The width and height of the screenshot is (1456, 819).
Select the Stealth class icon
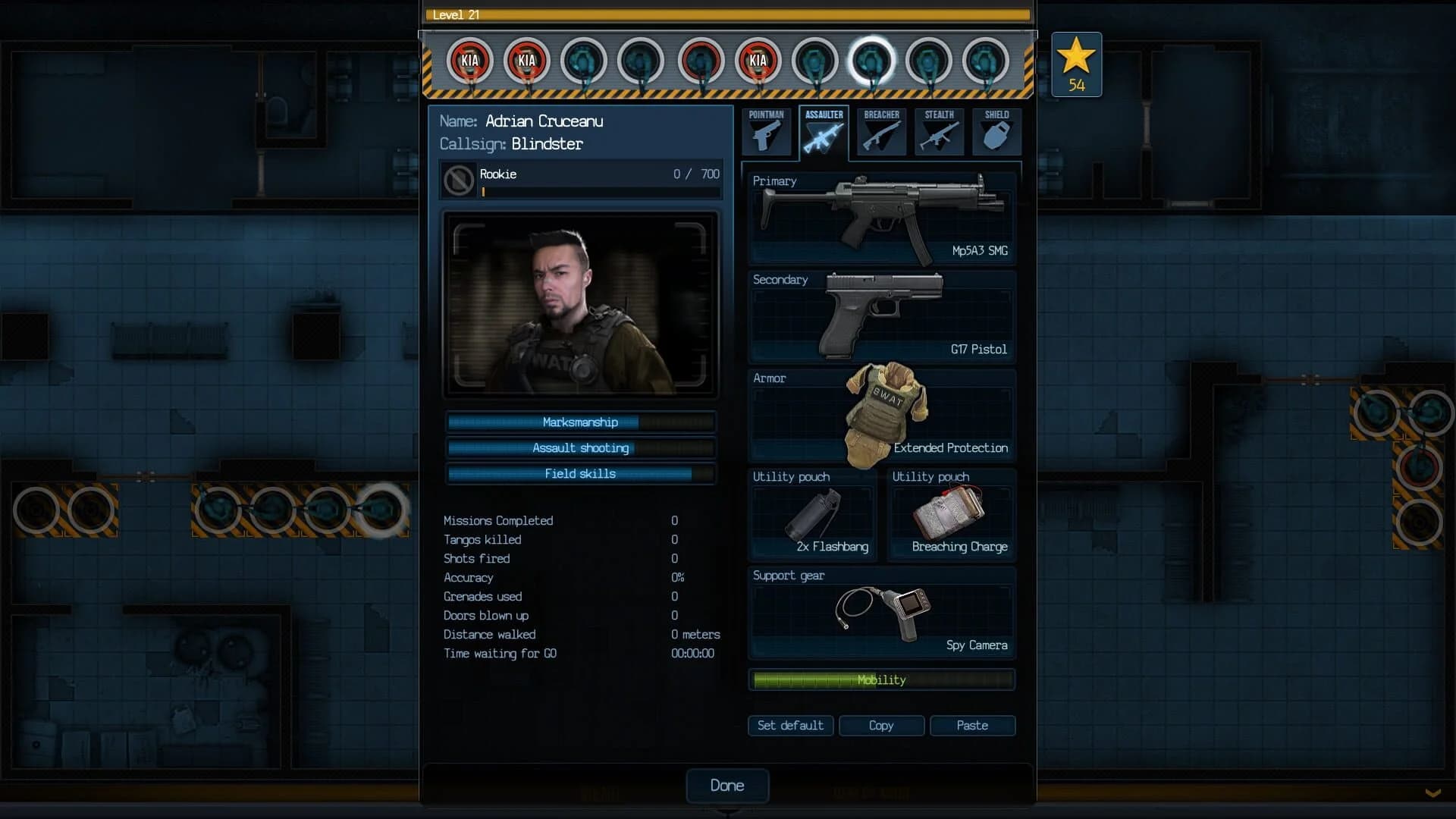point(940,133)
